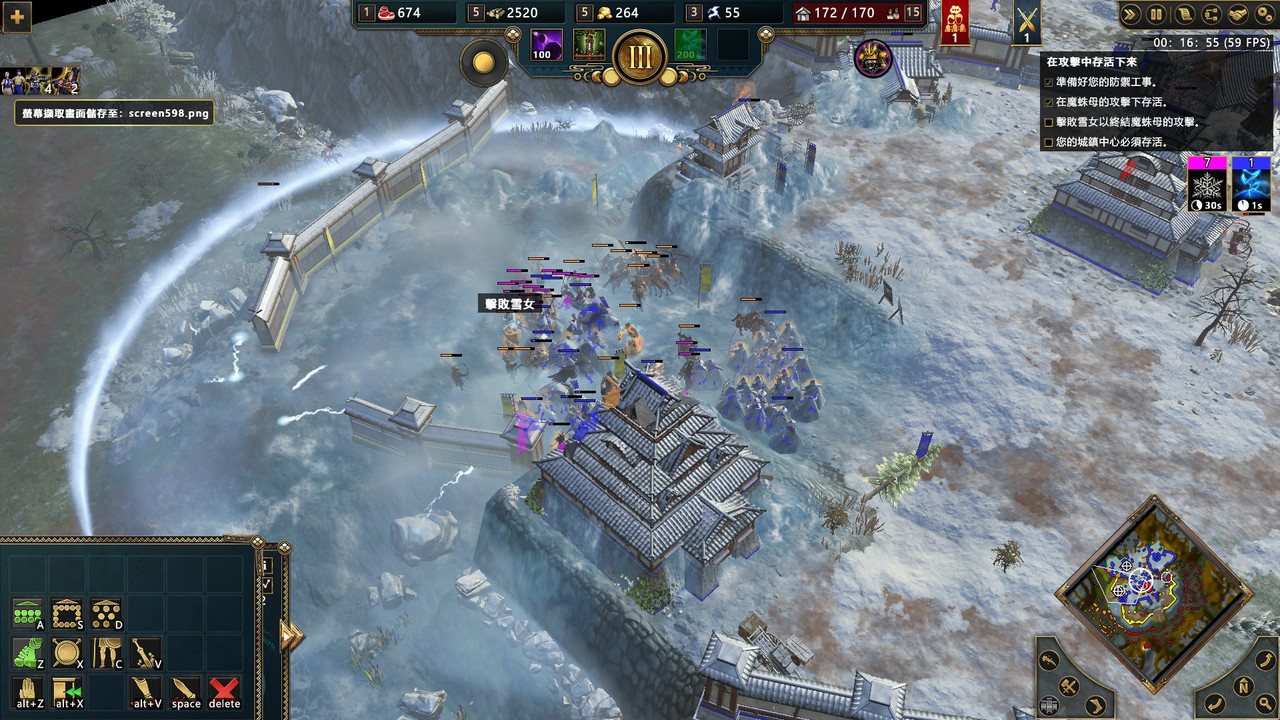
Task: Open the objectives scroll panel
Action: 1184,14
